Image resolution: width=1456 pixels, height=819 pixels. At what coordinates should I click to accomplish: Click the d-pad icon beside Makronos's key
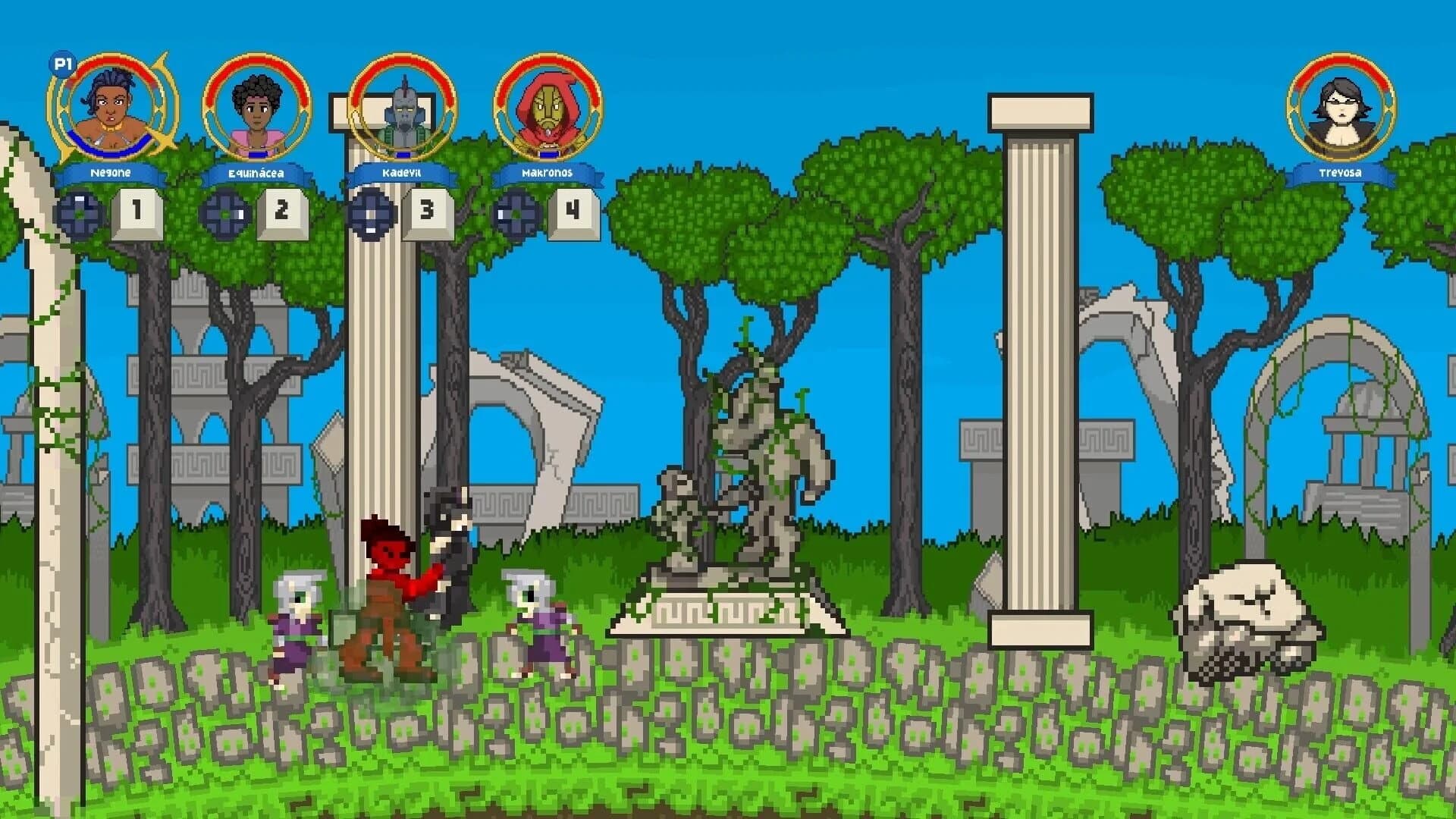(515, 213)
